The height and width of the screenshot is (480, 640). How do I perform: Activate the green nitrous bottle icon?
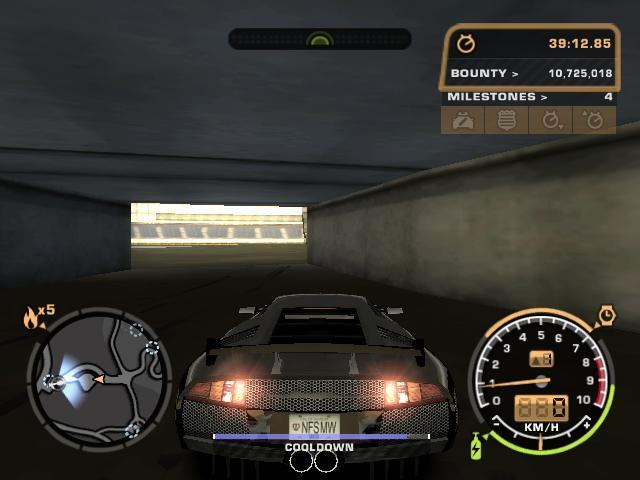click(x=476, y=446)
